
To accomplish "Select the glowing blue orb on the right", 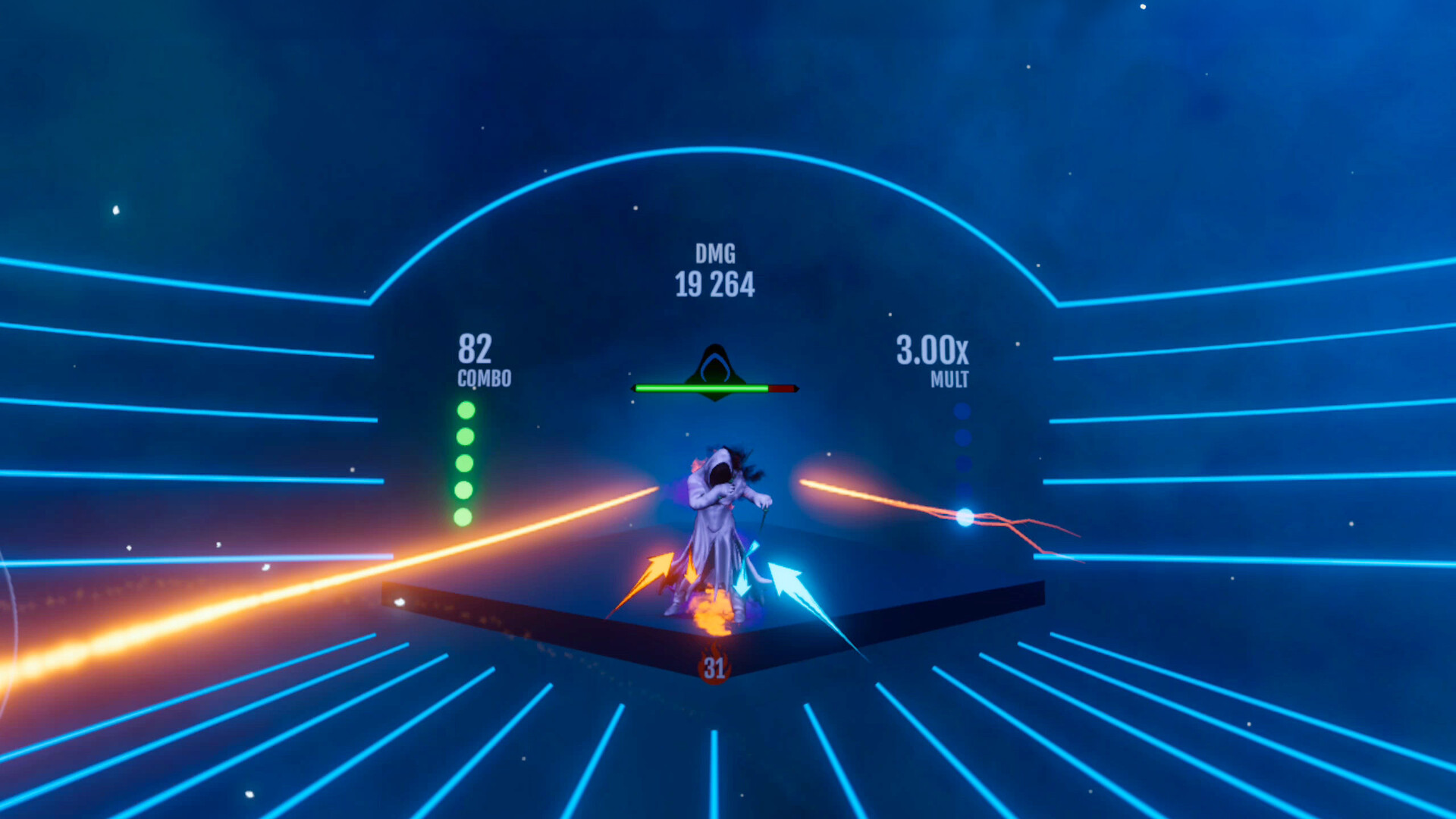I will pyautogui.click(x=964, y=519).
